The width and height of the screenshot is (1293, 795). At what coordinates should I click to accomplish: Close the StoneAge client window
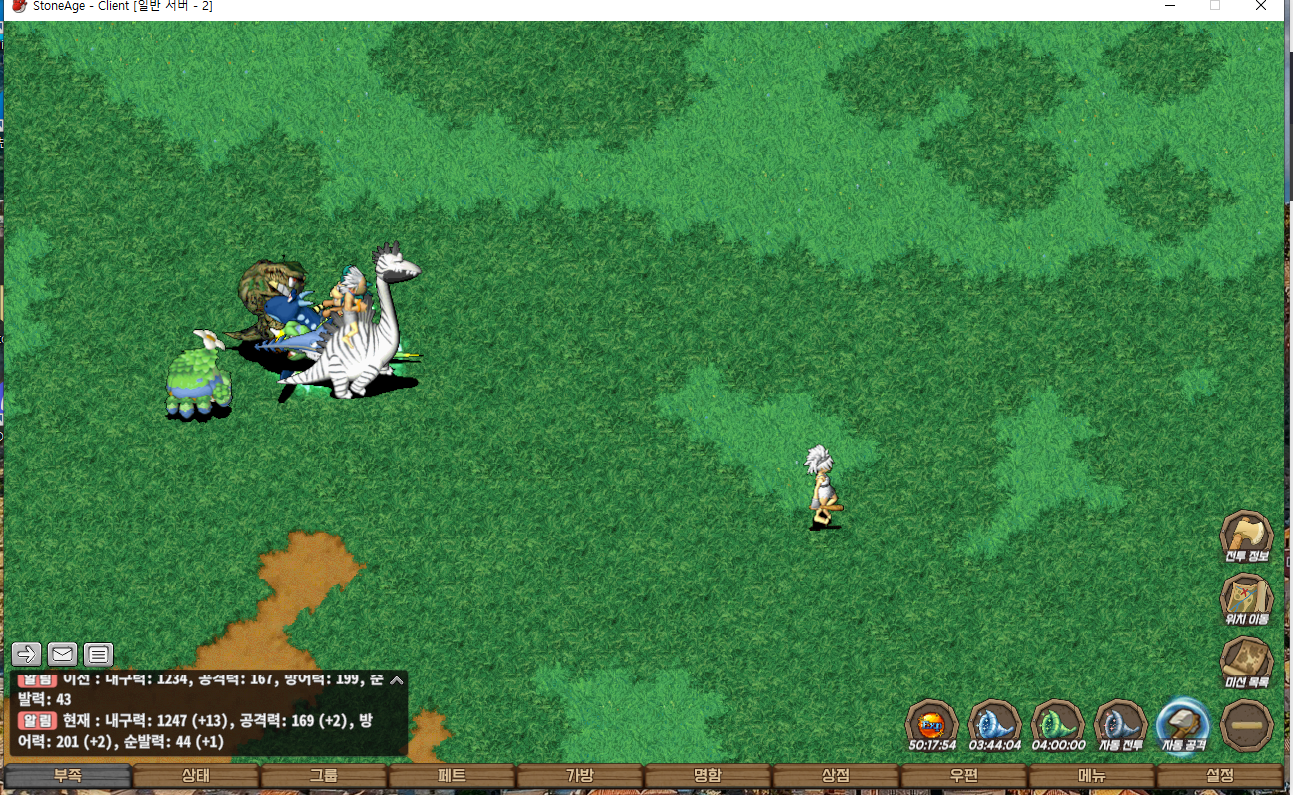(1261, 6)
